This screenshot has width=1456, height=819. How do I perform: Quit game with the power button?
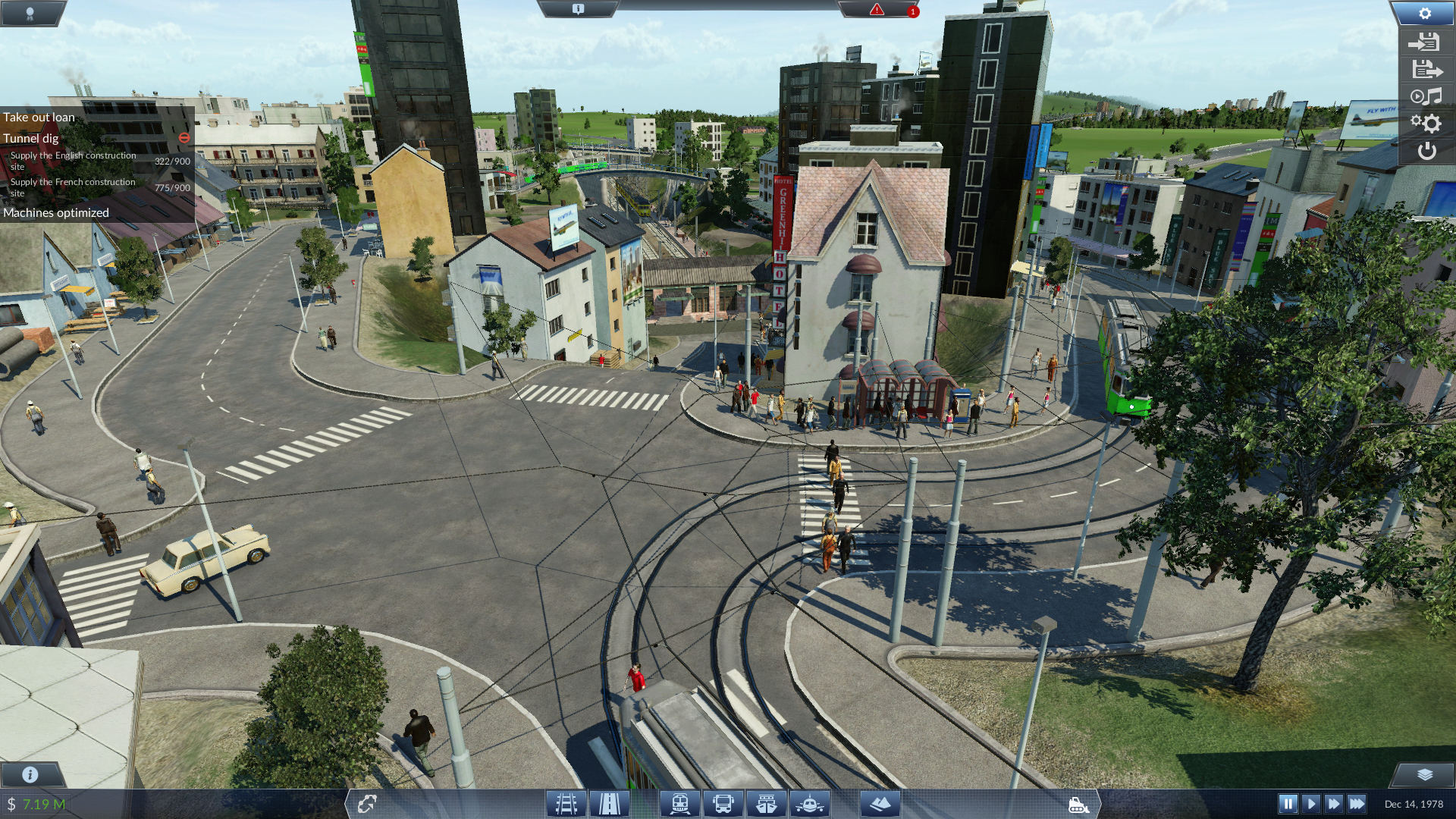(x=1426, y=151)
